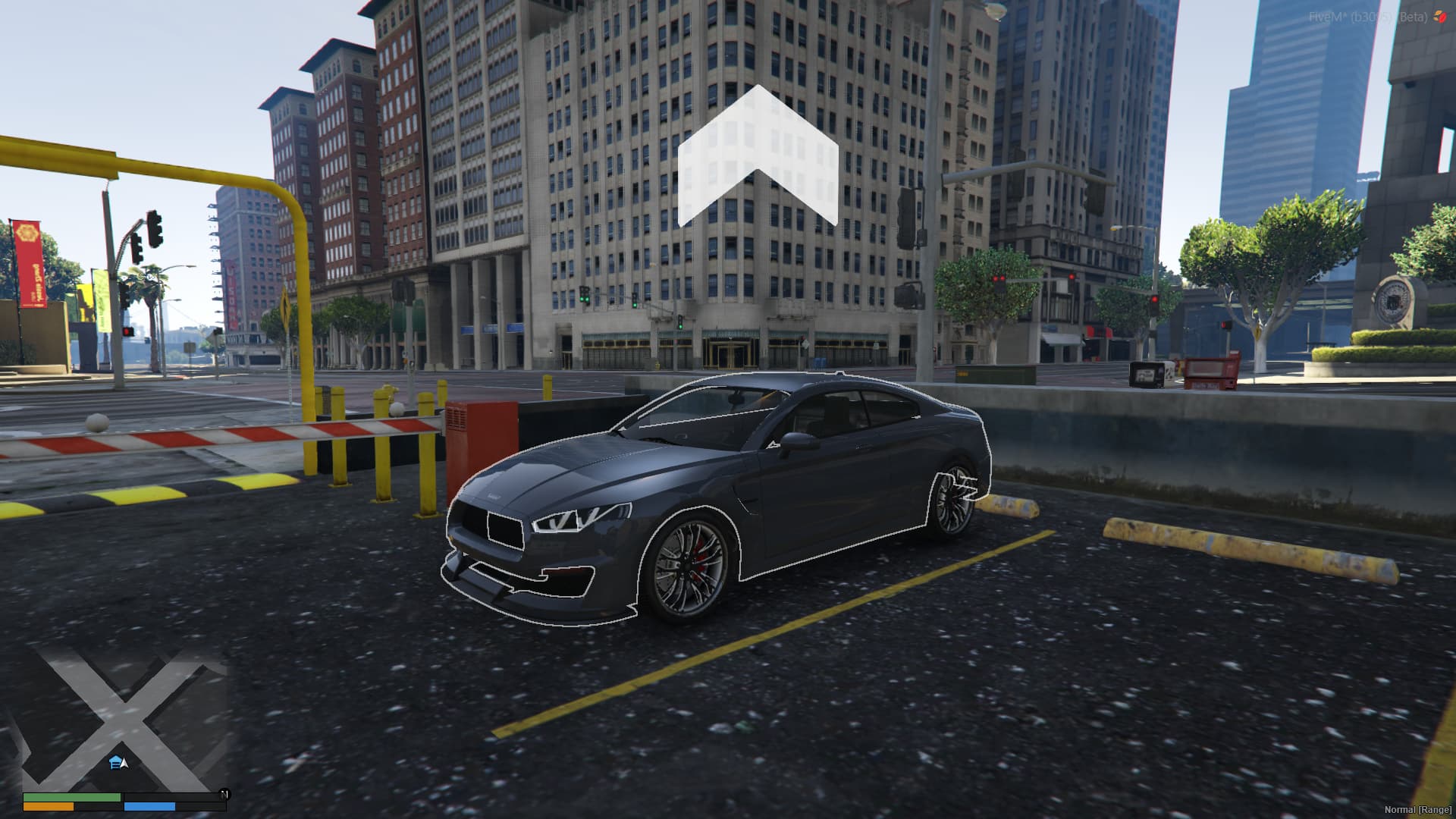The height and width of the screenshot is (819, 1456).
Task: Click the VISOR vertical sign on the red building
Action: click(x=231, y=293)
